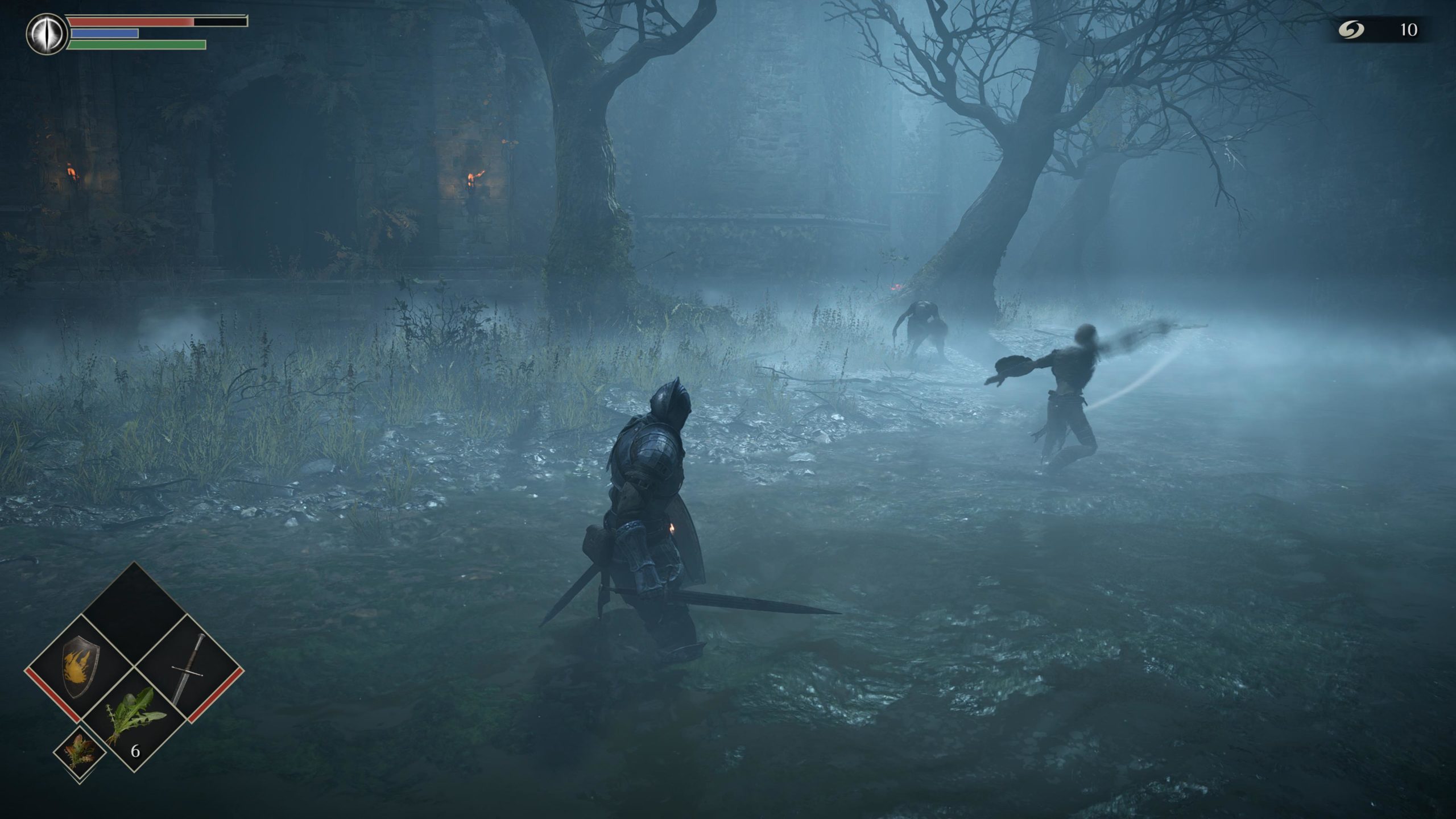Click the souls counter swirl icon
Viewport: 1456px width, 819px height.
(1351, 29)
